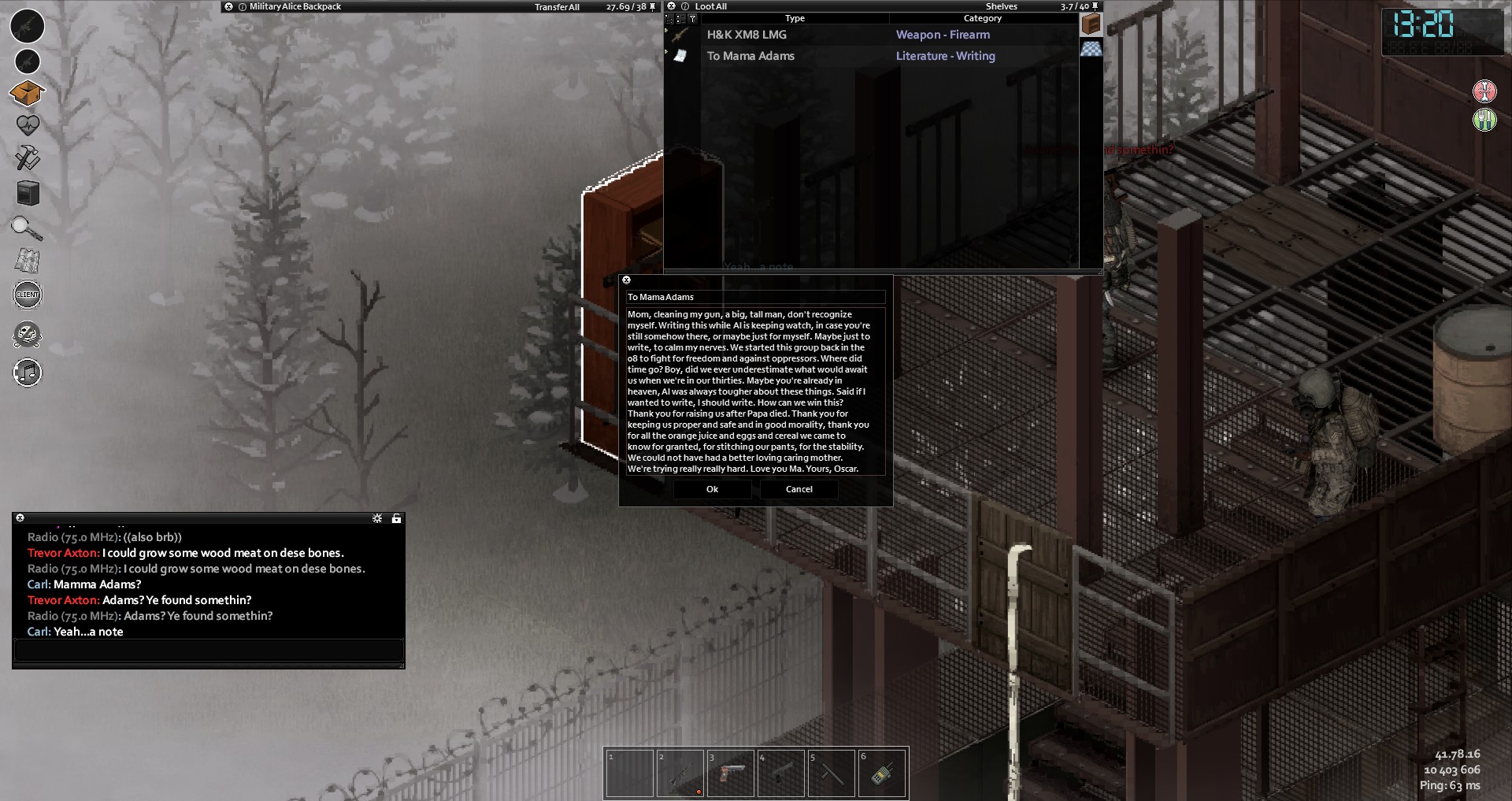Open the health heart panel
Image resolution: width=1512 pixels, height=801 pixels.
[x=28, y=125]
